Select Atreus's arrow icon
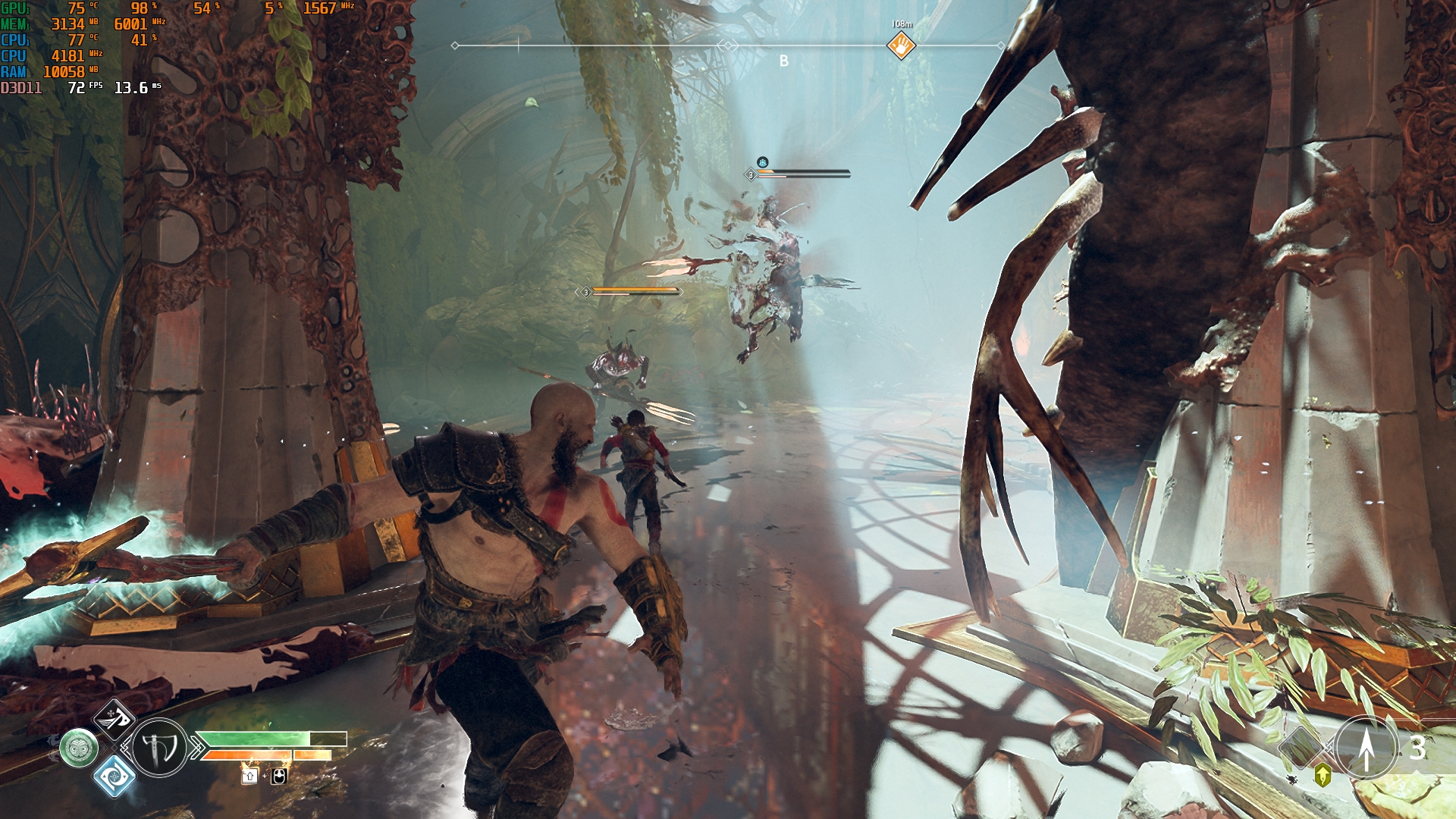The width and height of the screenshot is (1456, 819). tap(1366, 748)
